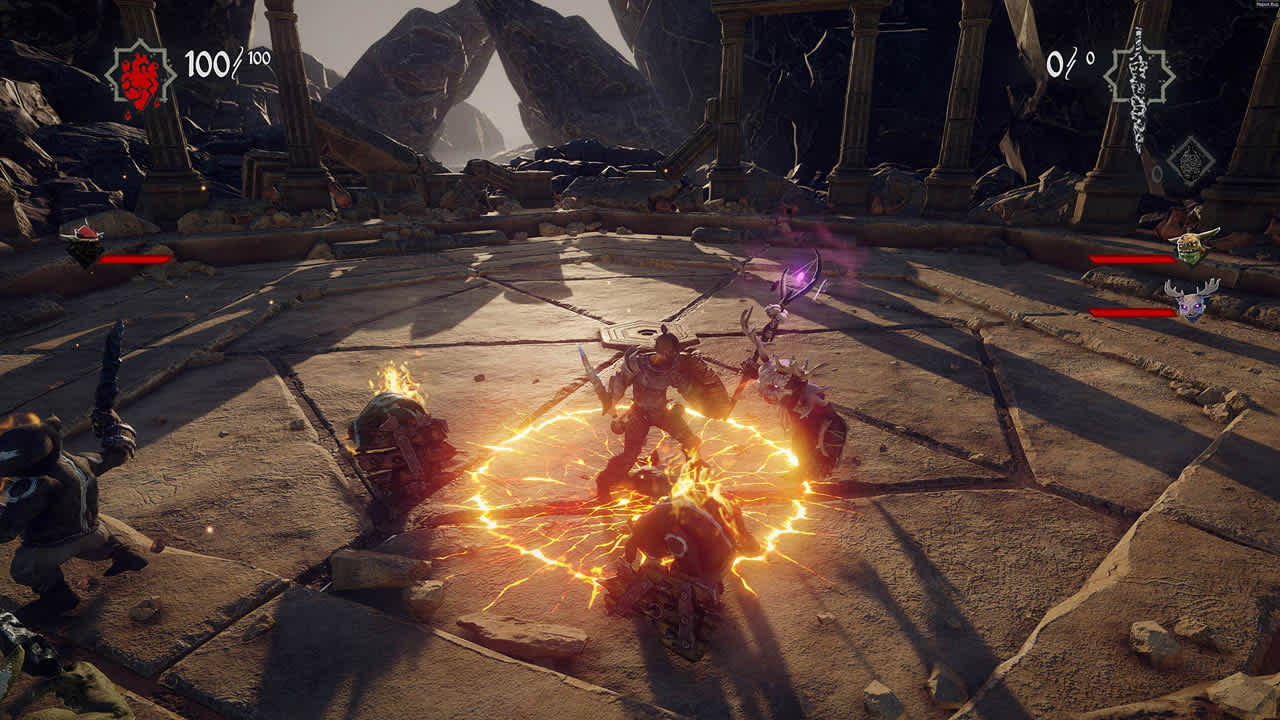Click the antlered skull's red health bar
Image resolution: width=1280 pixels, height=720 pixels.
coord(1131,313)
